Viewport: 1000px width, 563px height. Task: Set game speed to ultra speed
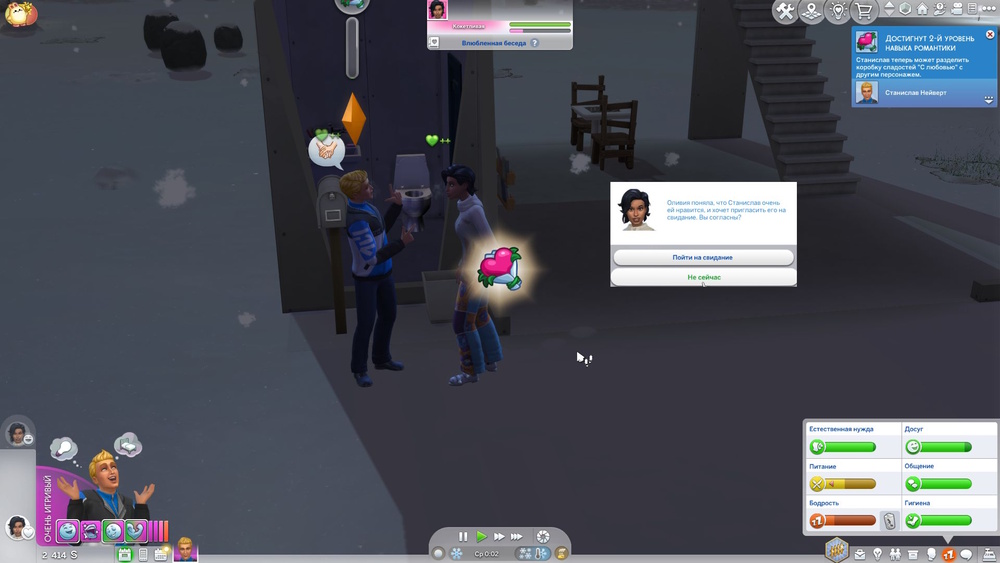tap(517, 537)
